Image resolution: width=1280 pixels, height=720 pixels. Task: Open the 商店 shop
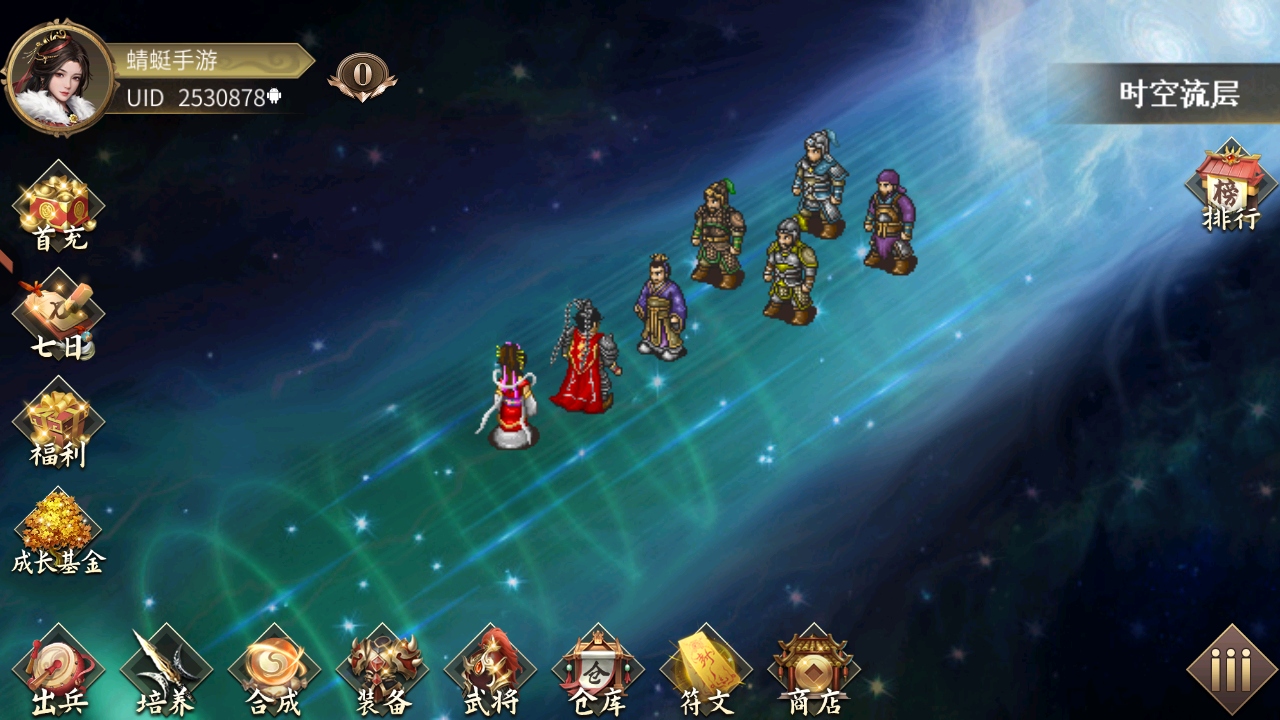coord(814,672)
